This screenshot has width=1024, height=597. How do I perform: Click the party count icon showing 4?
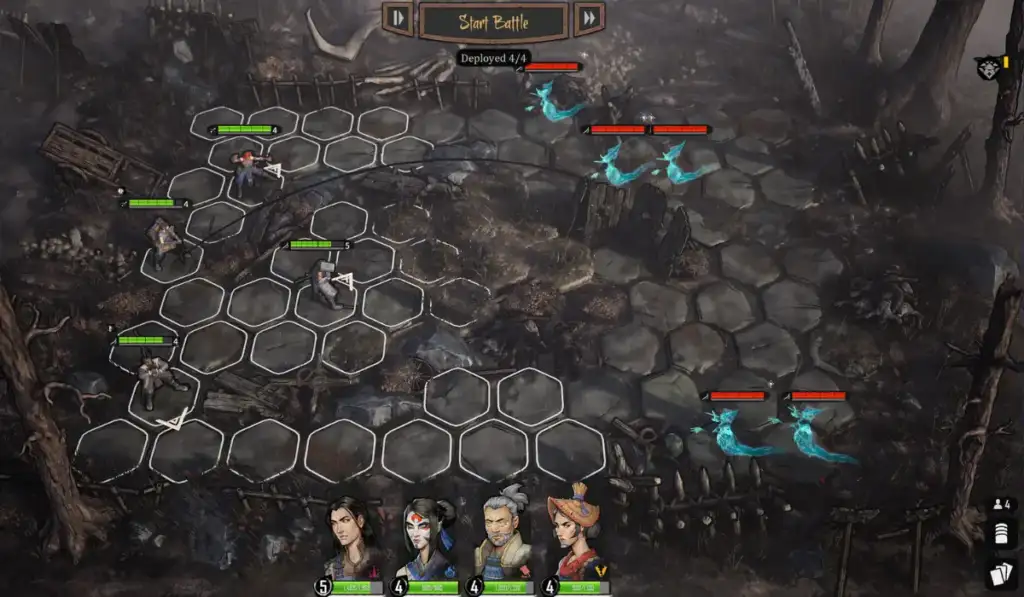(x=1001, y=506)
